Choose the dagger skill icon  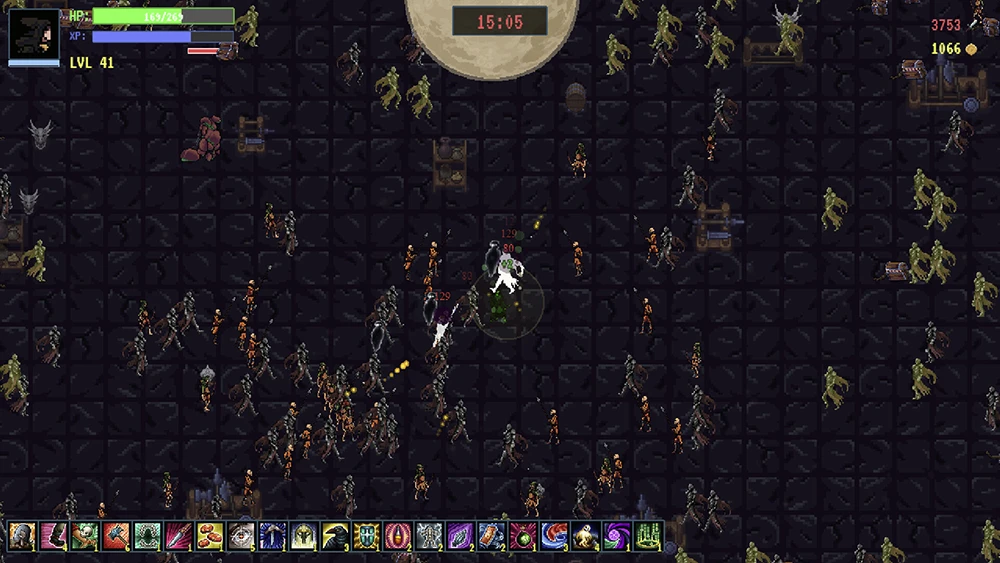tap(178, 536)
